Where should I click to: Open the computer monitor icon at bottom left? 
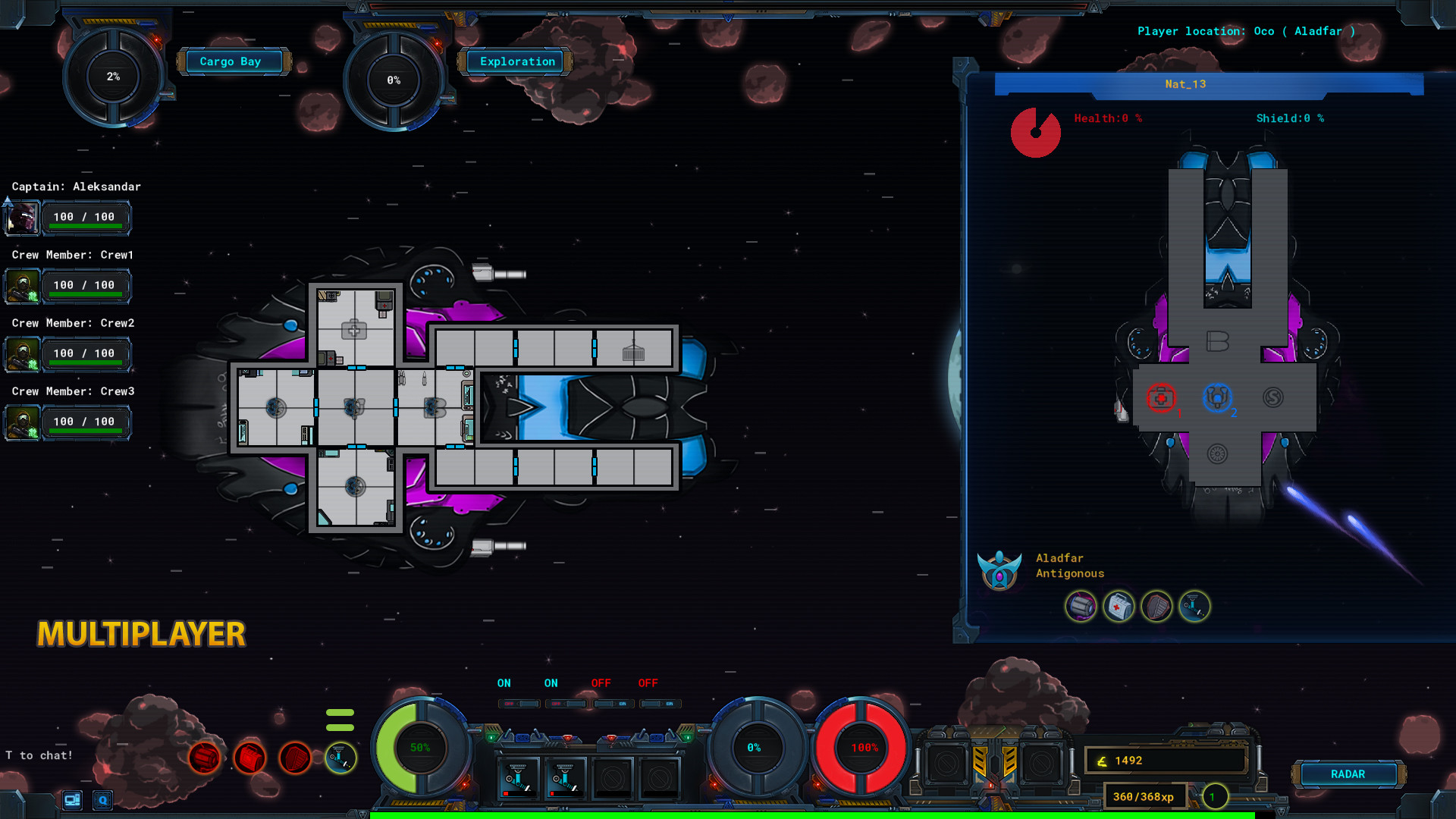(x=72, y=800)
